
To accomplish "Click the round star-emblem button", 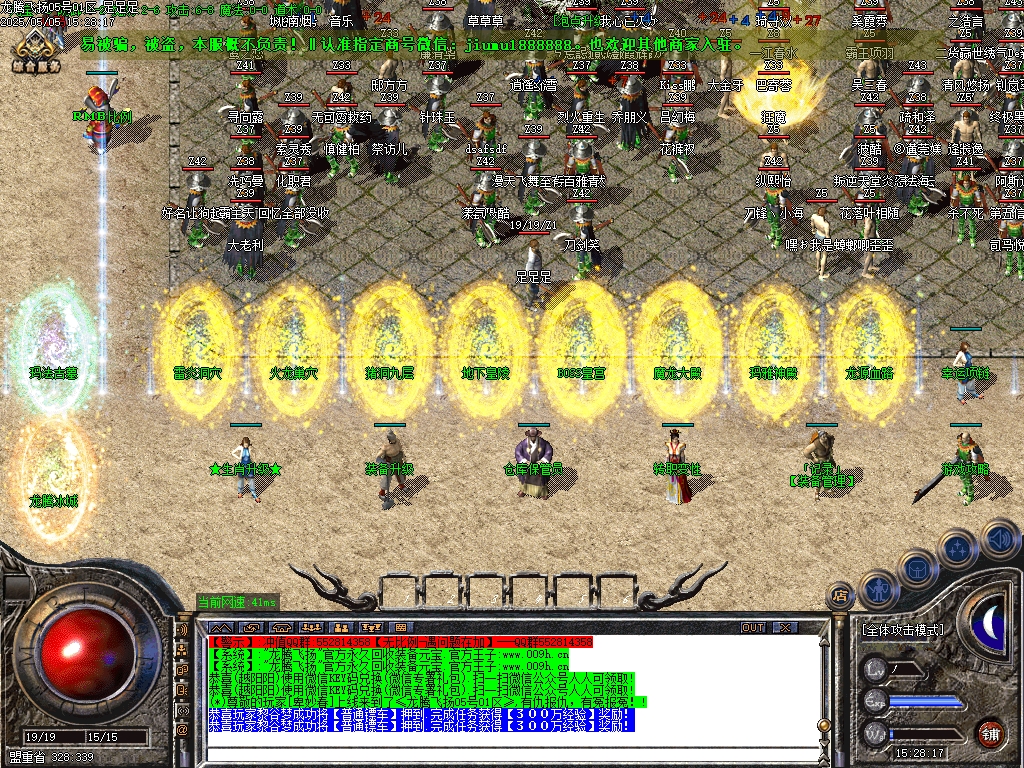I will pos(958,549).
